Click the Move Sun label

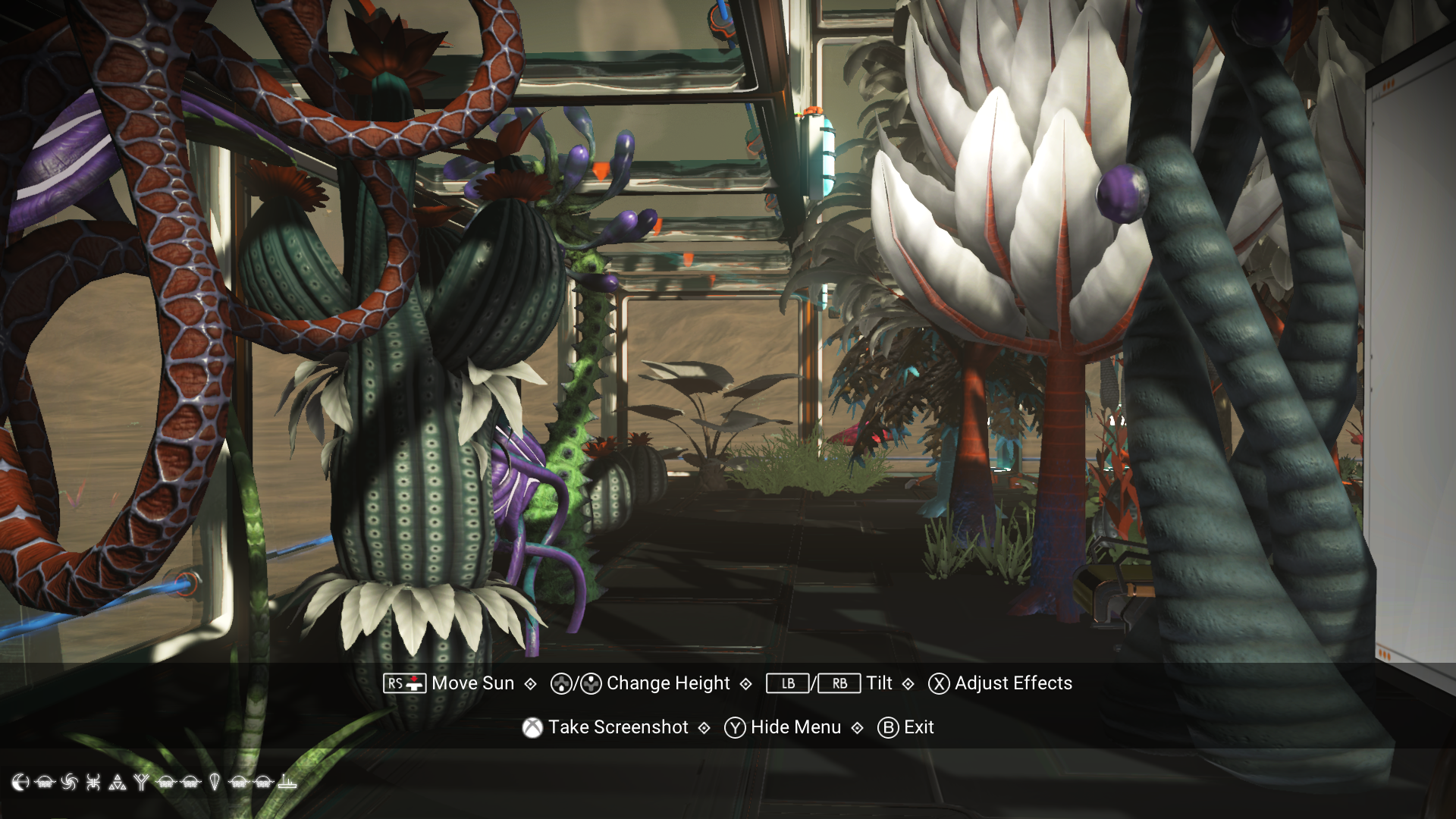[471, 683]
